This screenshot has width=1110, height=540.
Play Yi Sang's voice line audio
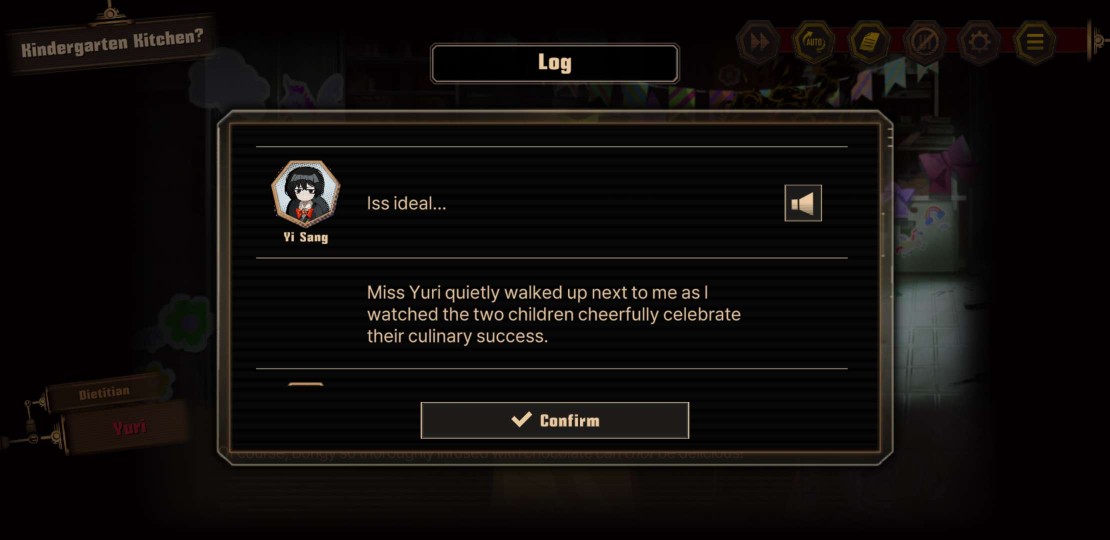pos(803,204)
